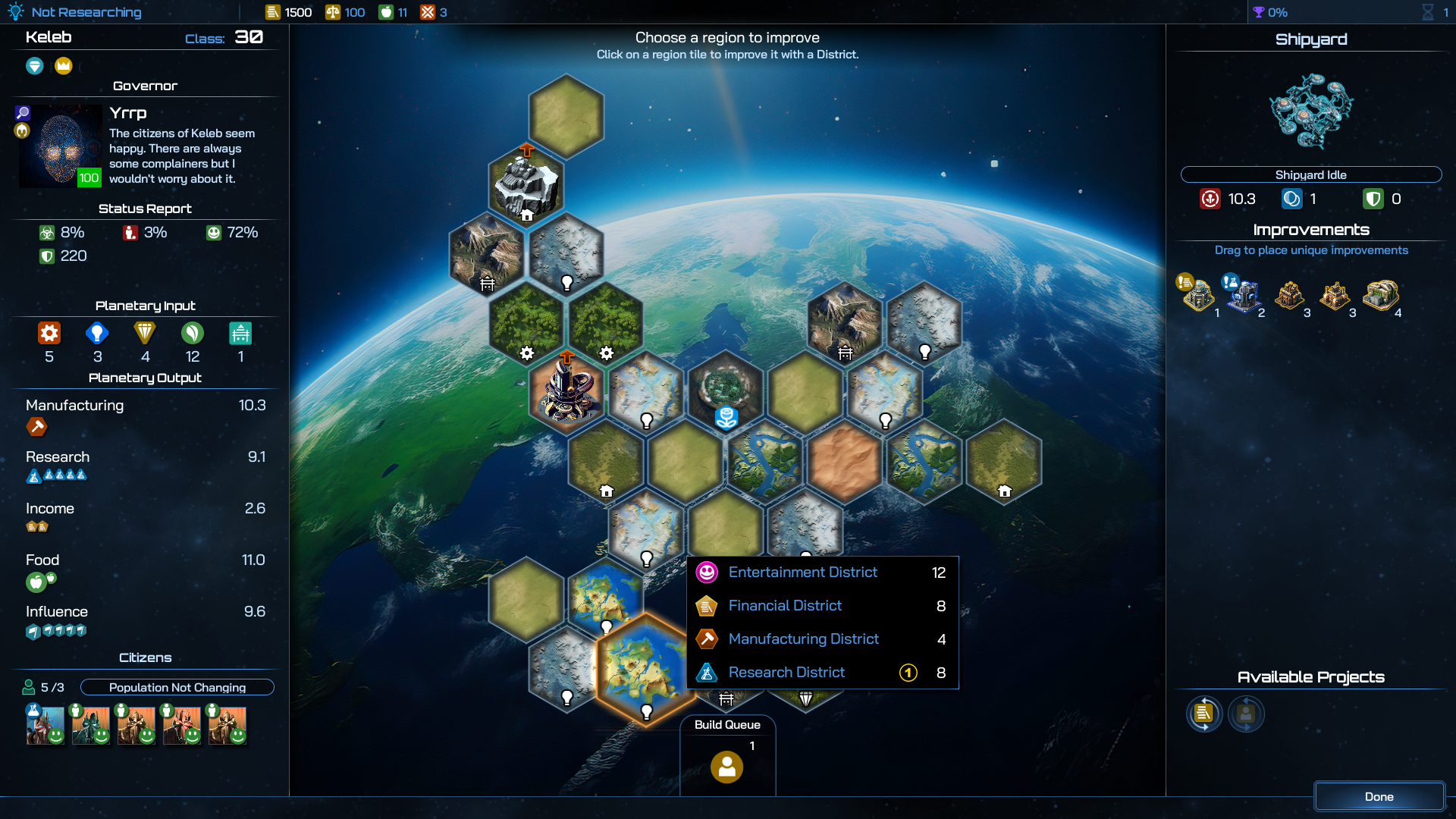Click the blue research-flagged Improvement building
This screenshot has width=1456, height=819.
point(1242,296)
